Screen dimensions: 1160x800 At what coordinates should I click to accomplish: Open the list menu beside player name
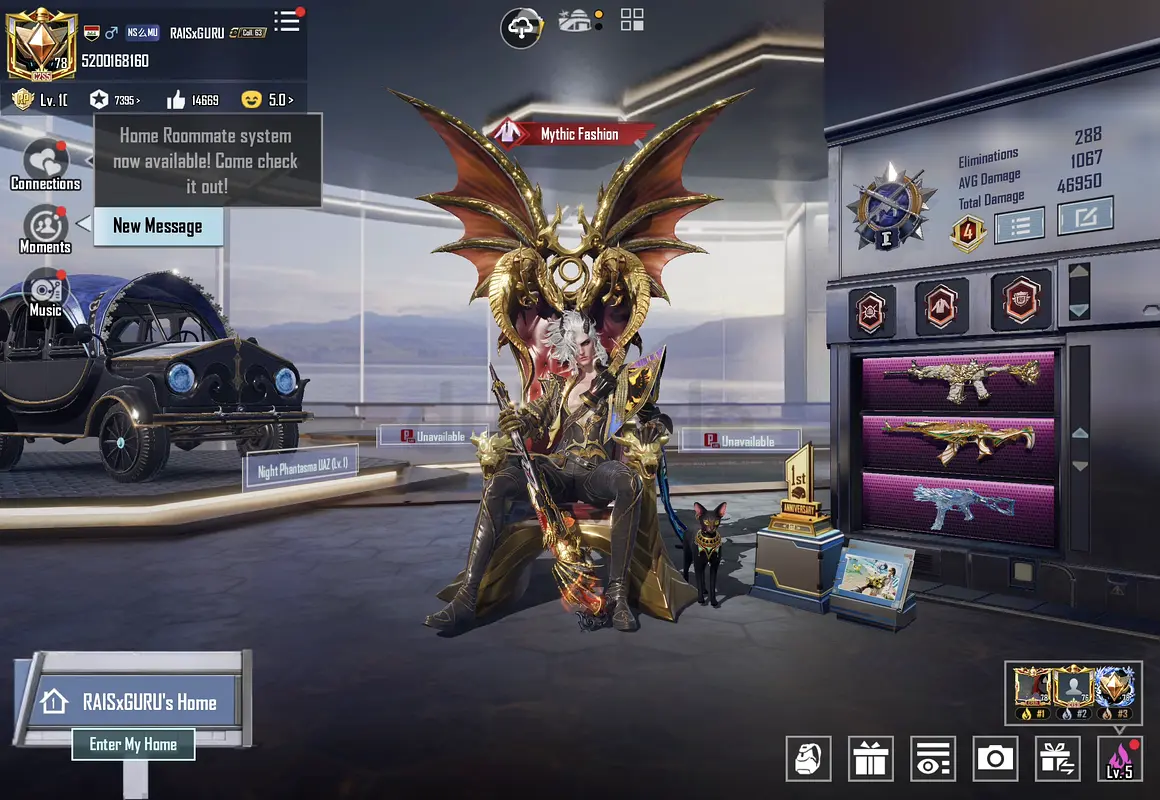point(288,21)
